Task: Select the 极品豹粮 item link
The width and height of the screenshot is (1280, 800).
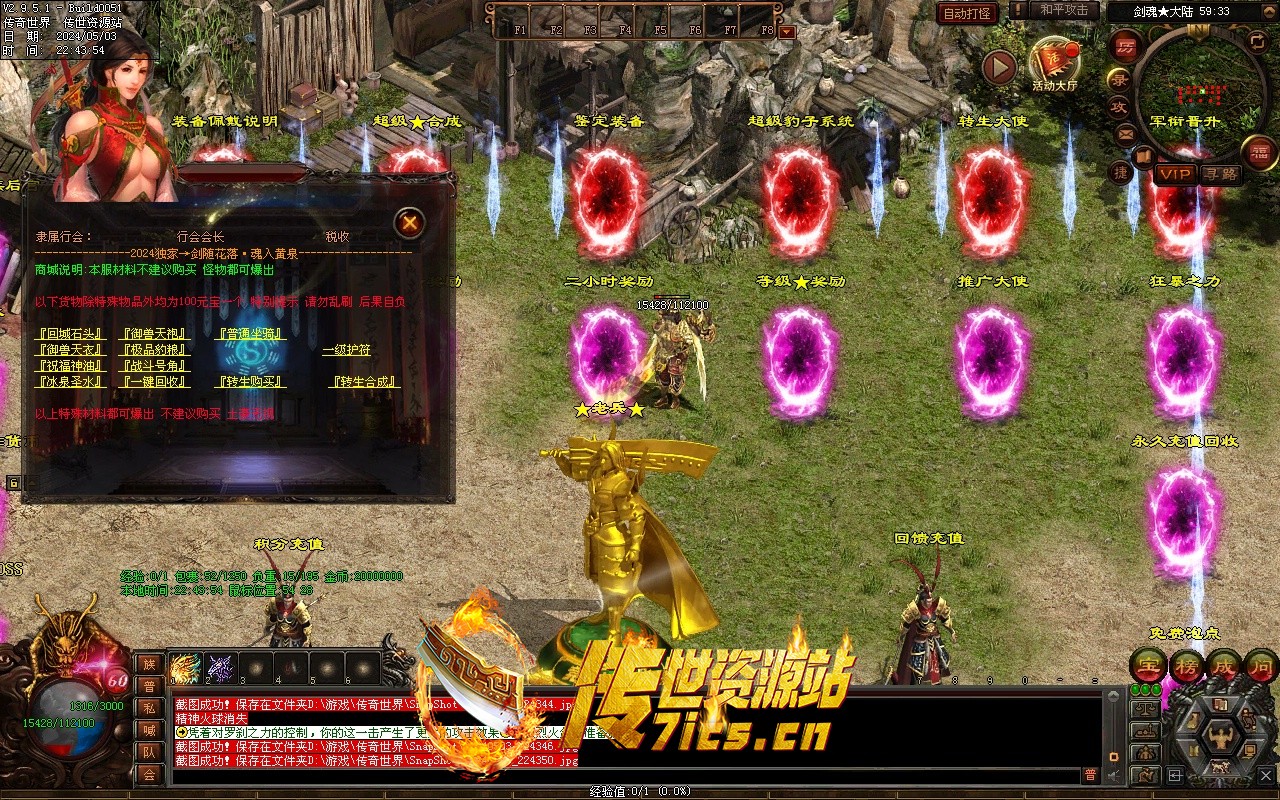Action: 152,350
